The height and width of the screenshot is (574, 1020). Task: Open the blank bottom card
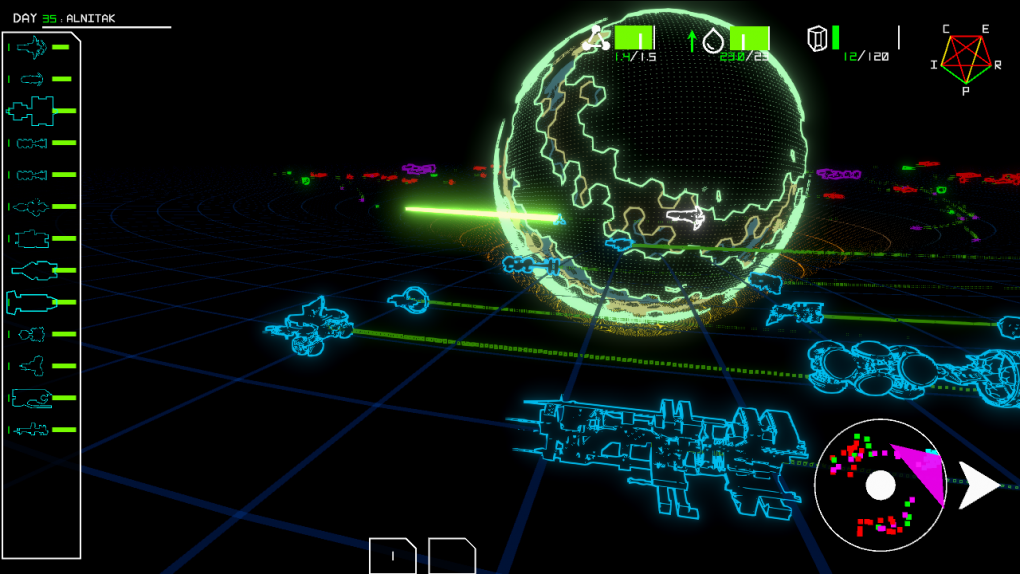pos(452,556)
